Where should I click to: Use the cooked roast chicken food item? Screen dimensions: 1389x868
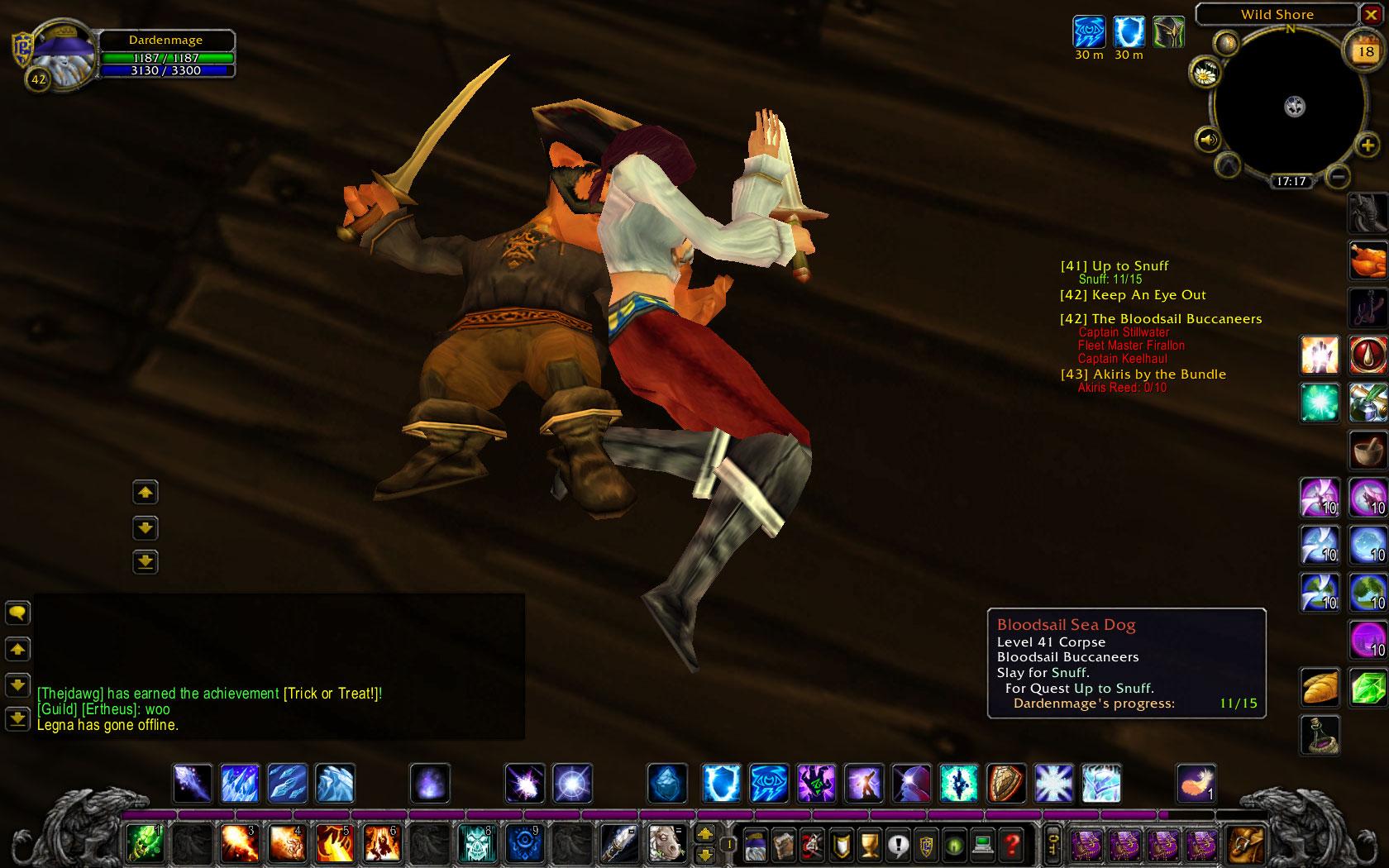click(x=1368, y=260)
